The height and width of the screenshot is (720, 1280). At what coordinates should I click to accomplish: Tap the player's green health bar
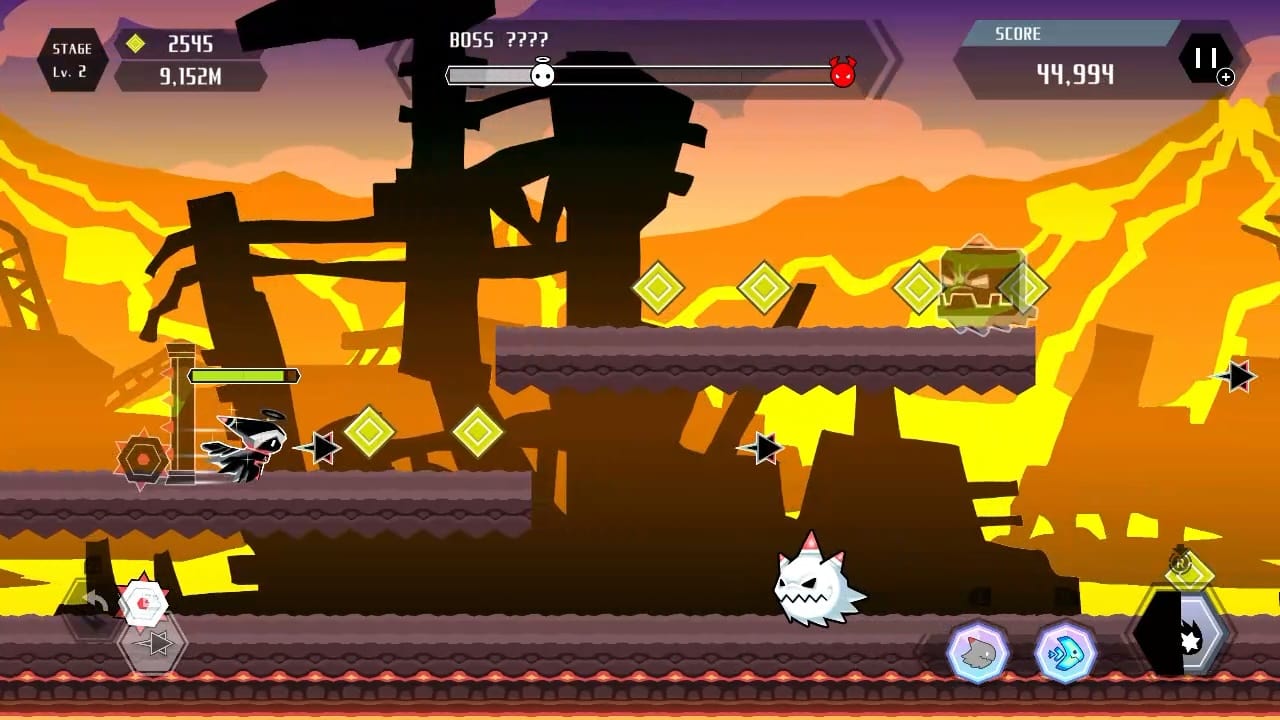click(243, 374)
